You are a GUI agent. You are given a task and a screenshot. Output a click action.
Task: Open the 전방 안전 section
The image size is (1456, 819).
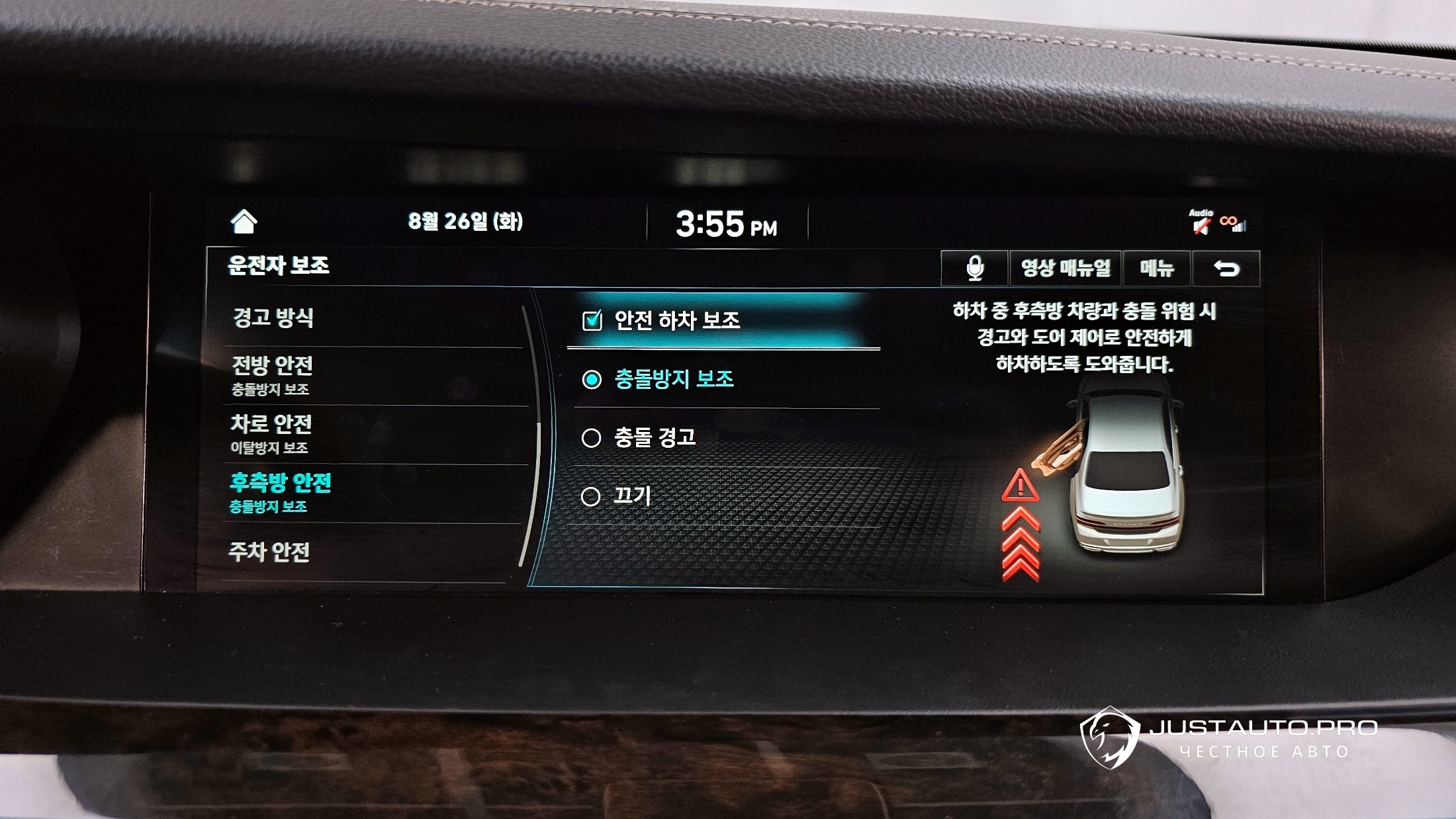point(272,374)
